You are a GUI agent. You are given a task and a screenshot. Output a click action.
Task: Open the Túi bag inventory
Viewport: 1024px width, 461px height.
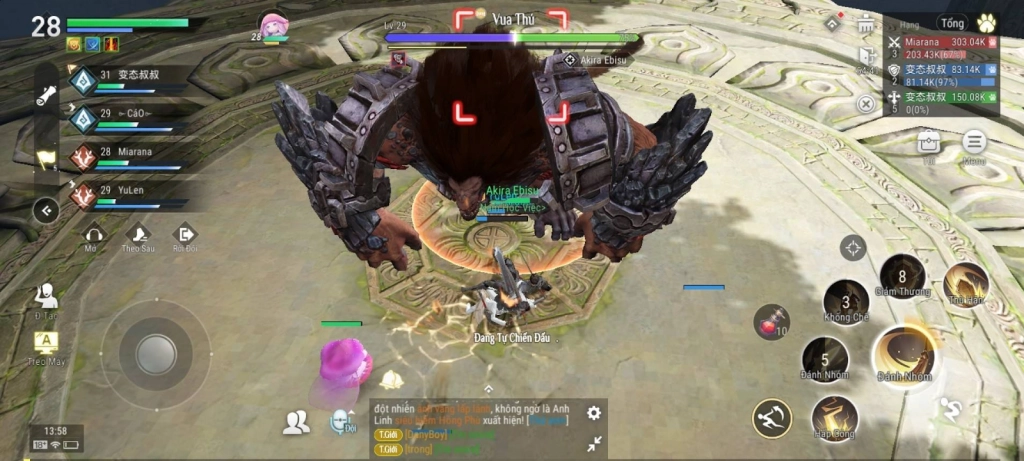coord(929,143)
